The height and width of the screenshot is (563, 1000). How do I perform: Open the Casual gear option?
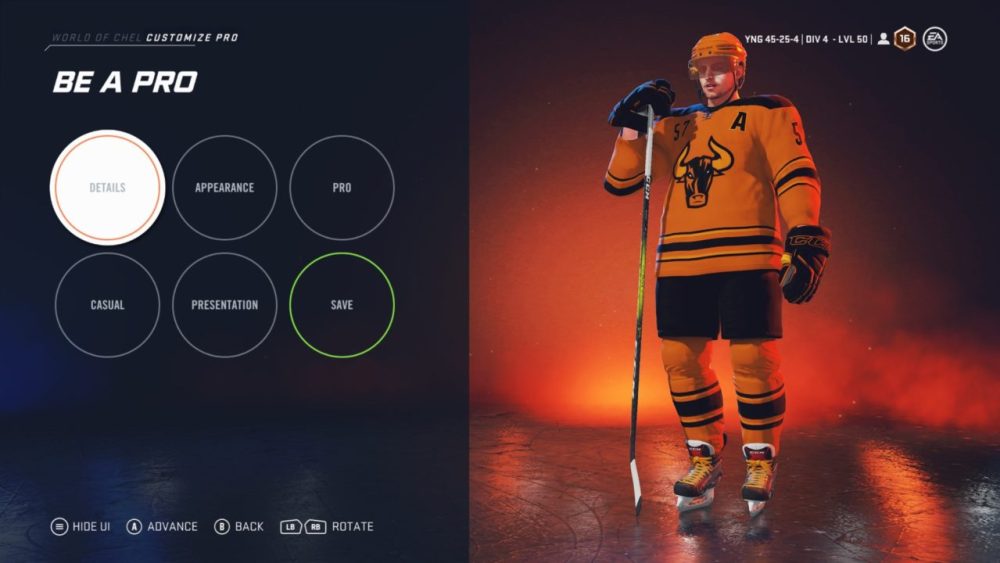[107, 305]
